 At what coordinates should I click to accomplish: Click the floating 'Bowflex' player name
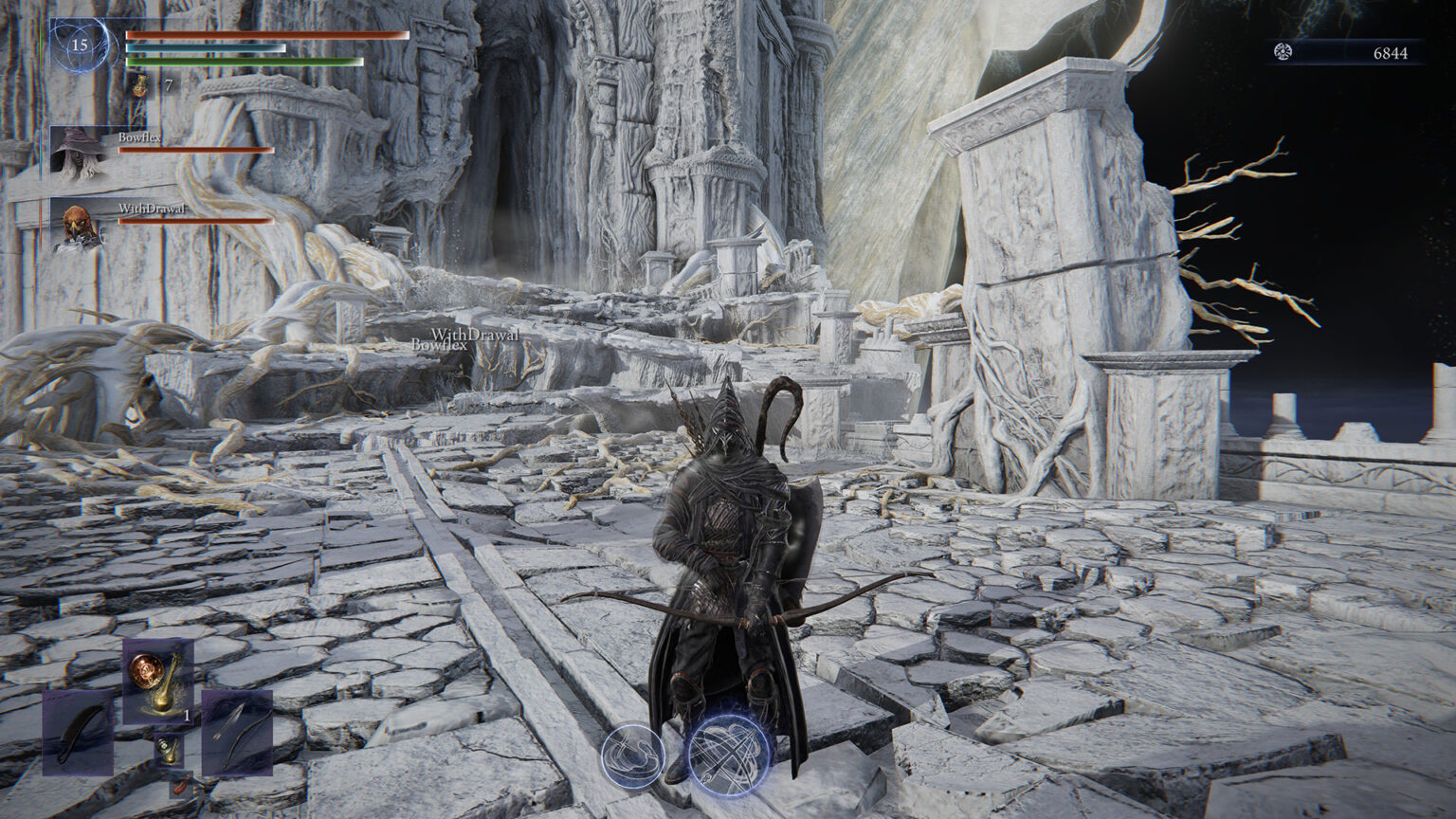(x=440, y=348)
